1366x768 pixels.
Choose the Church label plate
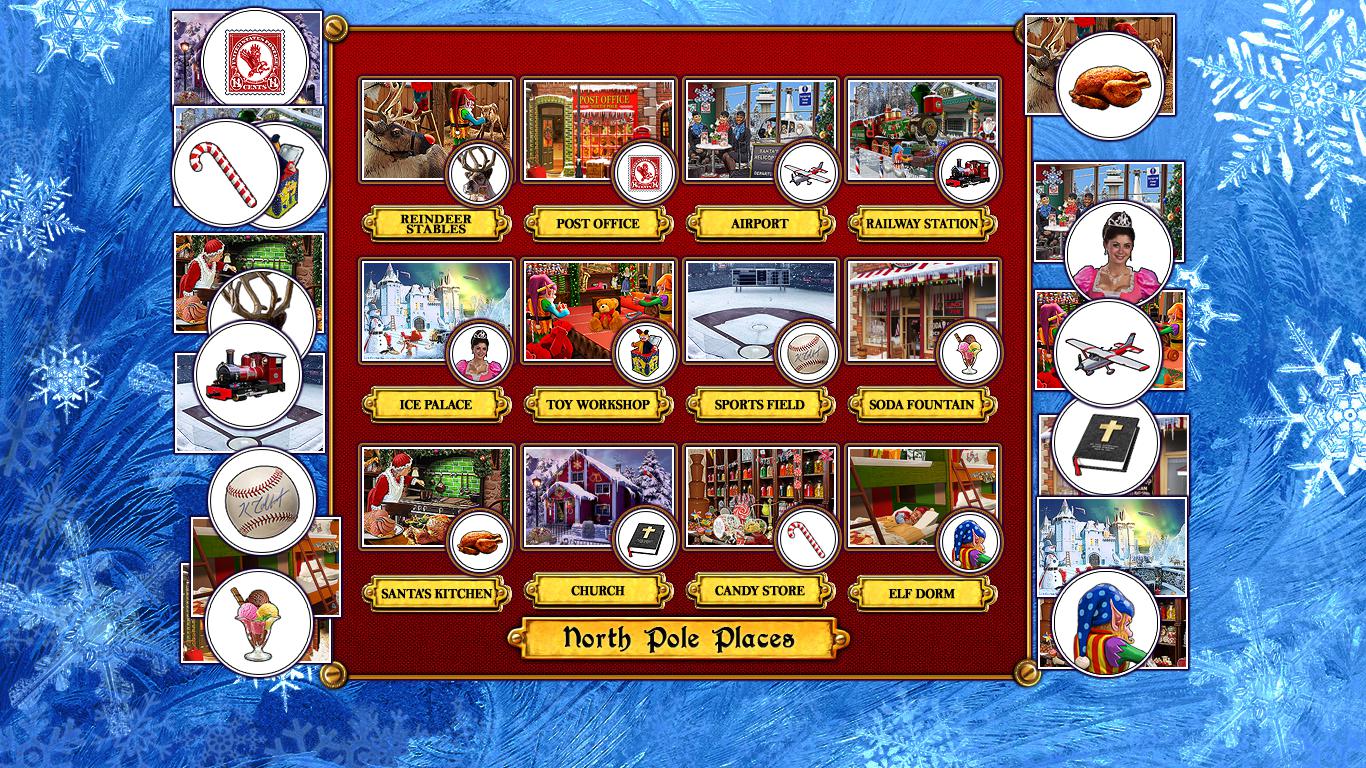click(597, 591)
